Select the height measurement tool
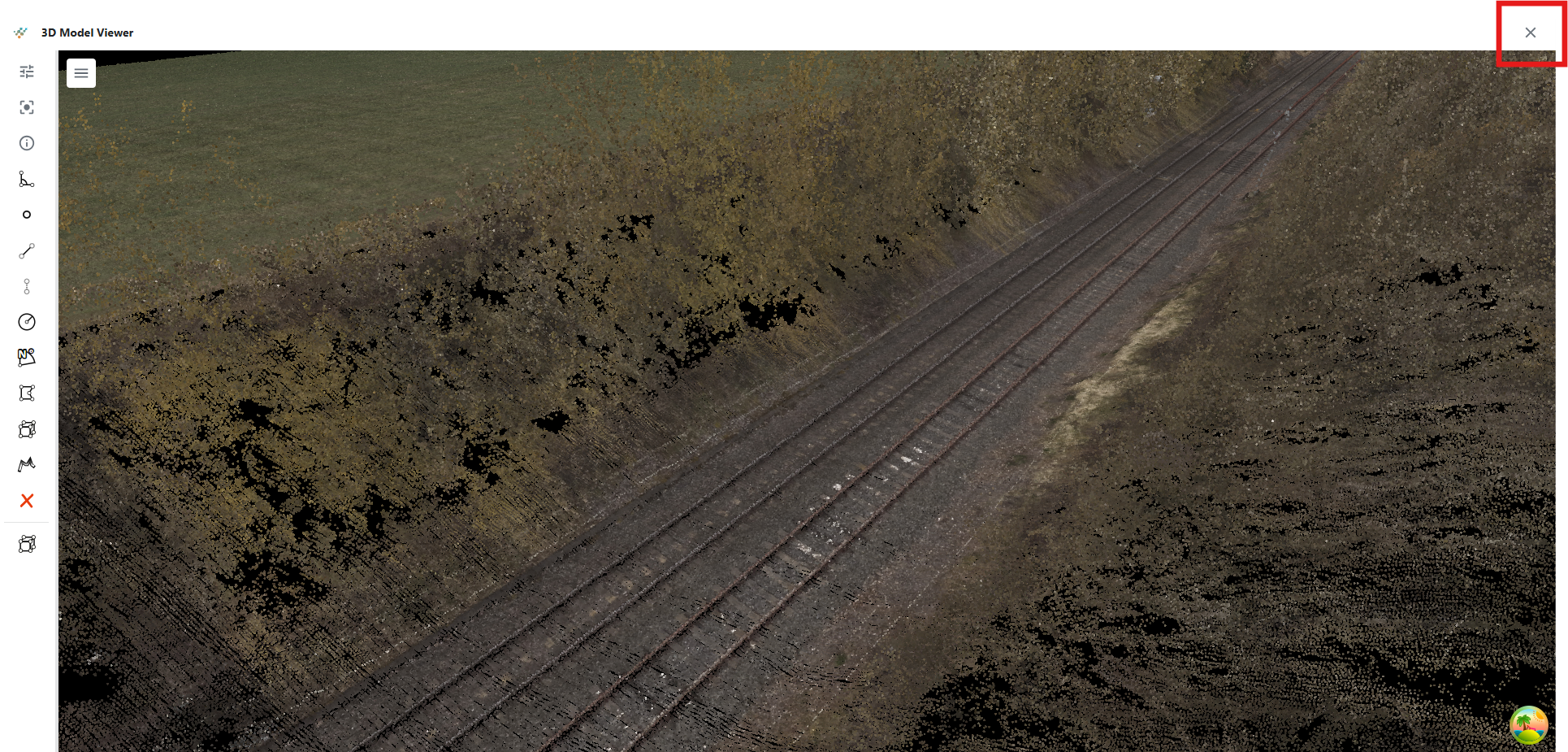Image resolution: width=1568 pixels, height=752 pixels. 26,285
